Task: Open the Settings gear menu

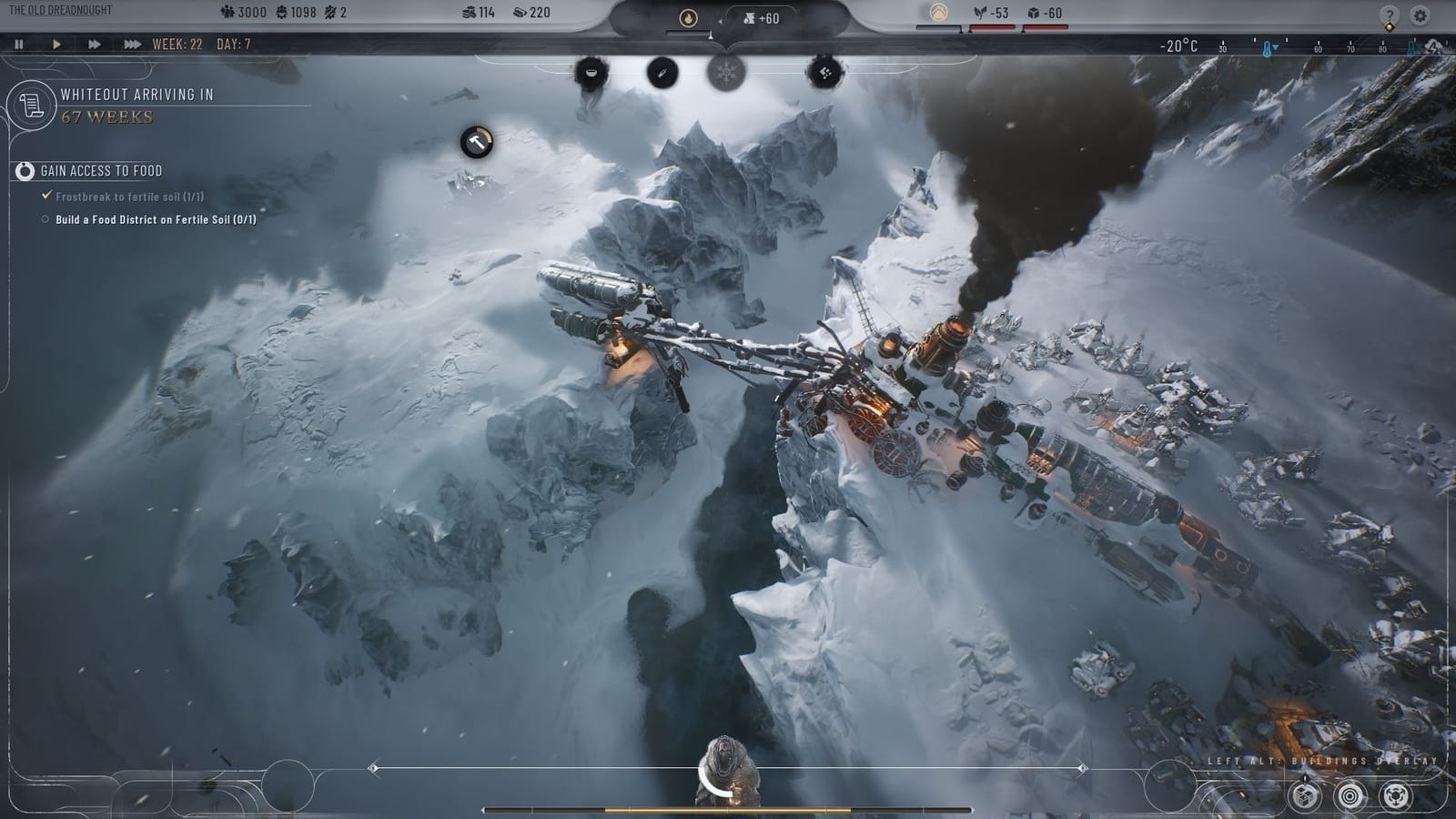Action: pos(1418,14)
